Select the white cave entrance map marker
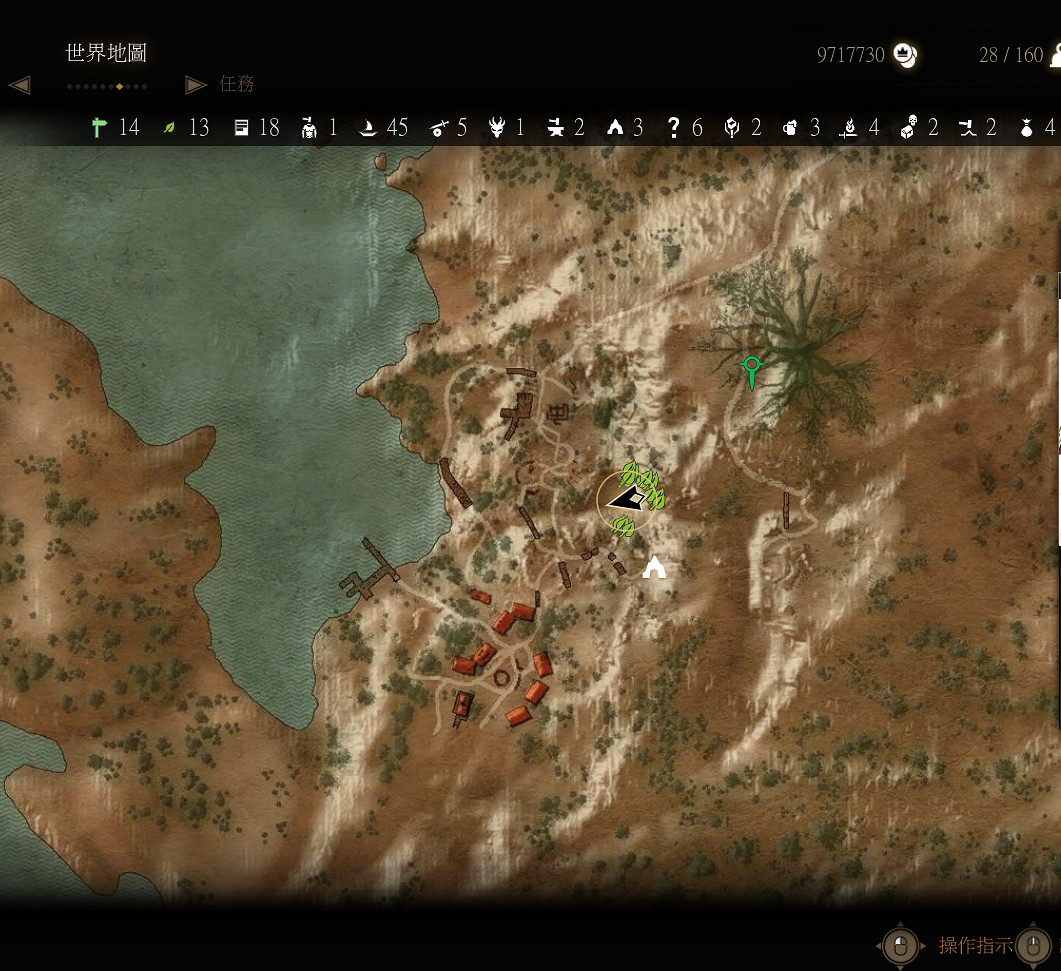The image size is (1061, 971). point(655,568)
